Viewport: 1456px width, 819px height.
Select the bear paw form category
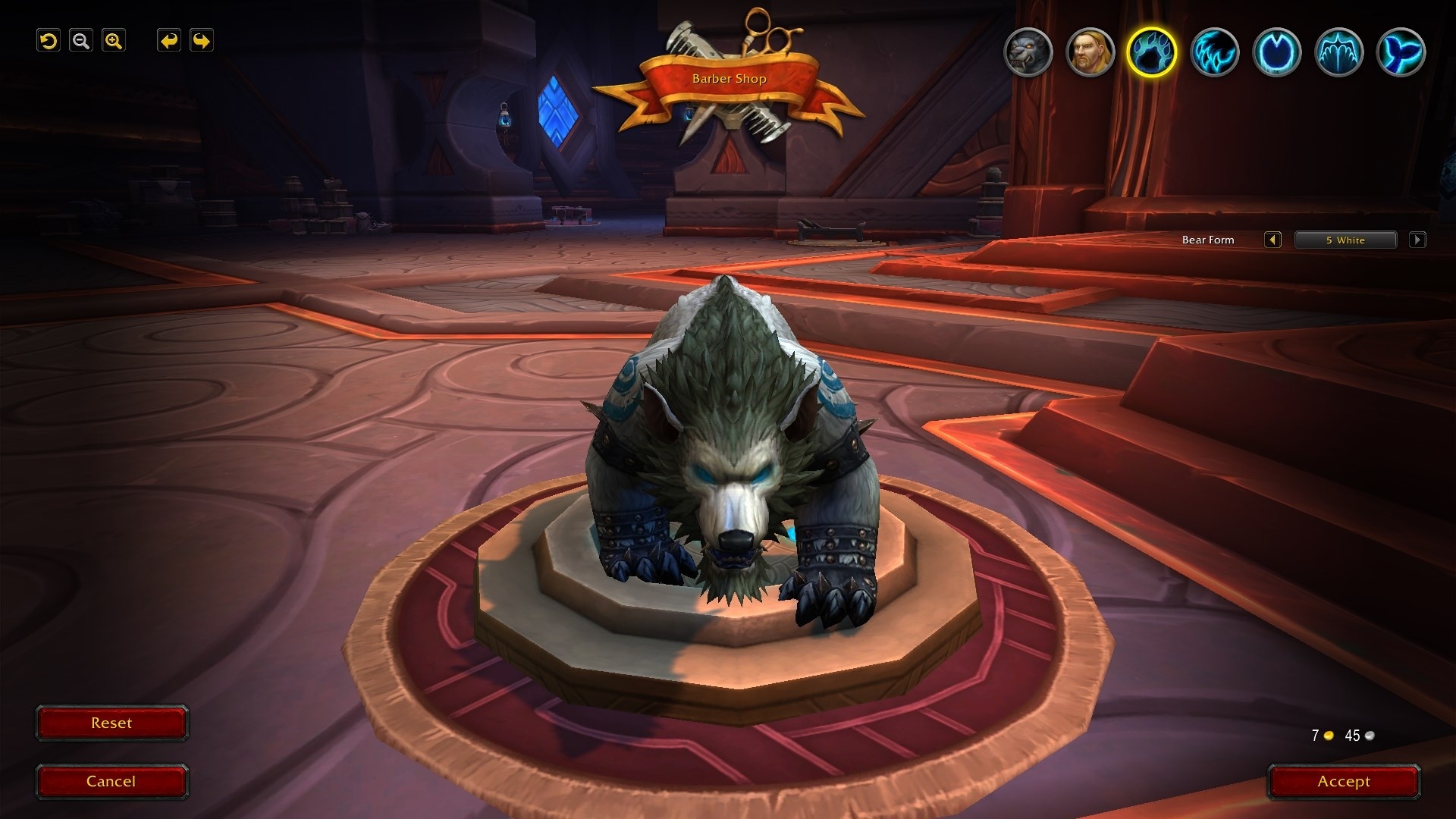1152,52
